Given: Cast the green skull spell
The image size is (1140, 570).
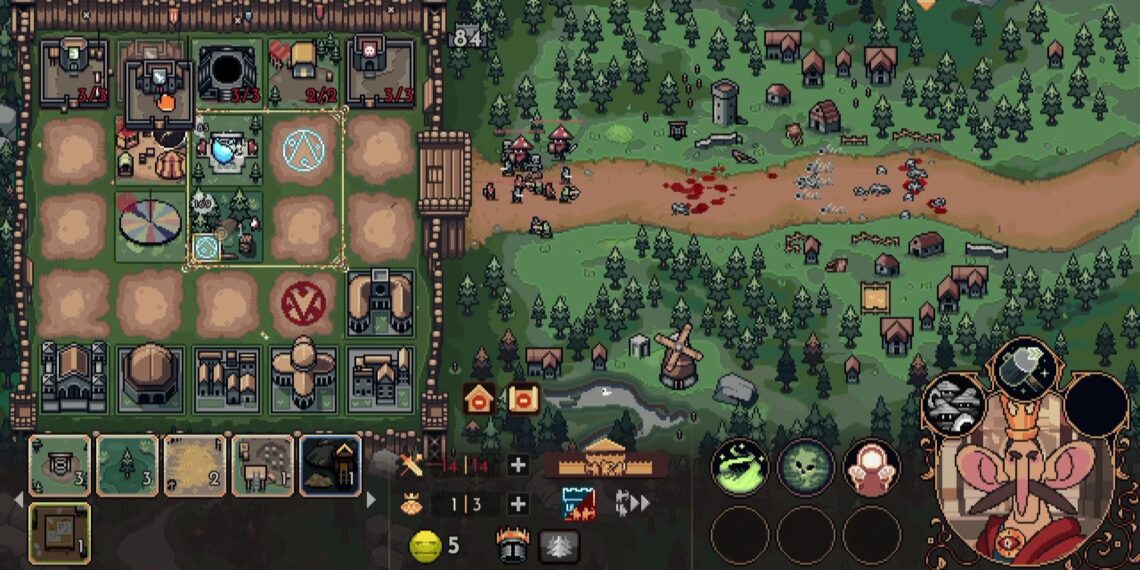Looking at the screenshot, I should click(x=806, y=468).
